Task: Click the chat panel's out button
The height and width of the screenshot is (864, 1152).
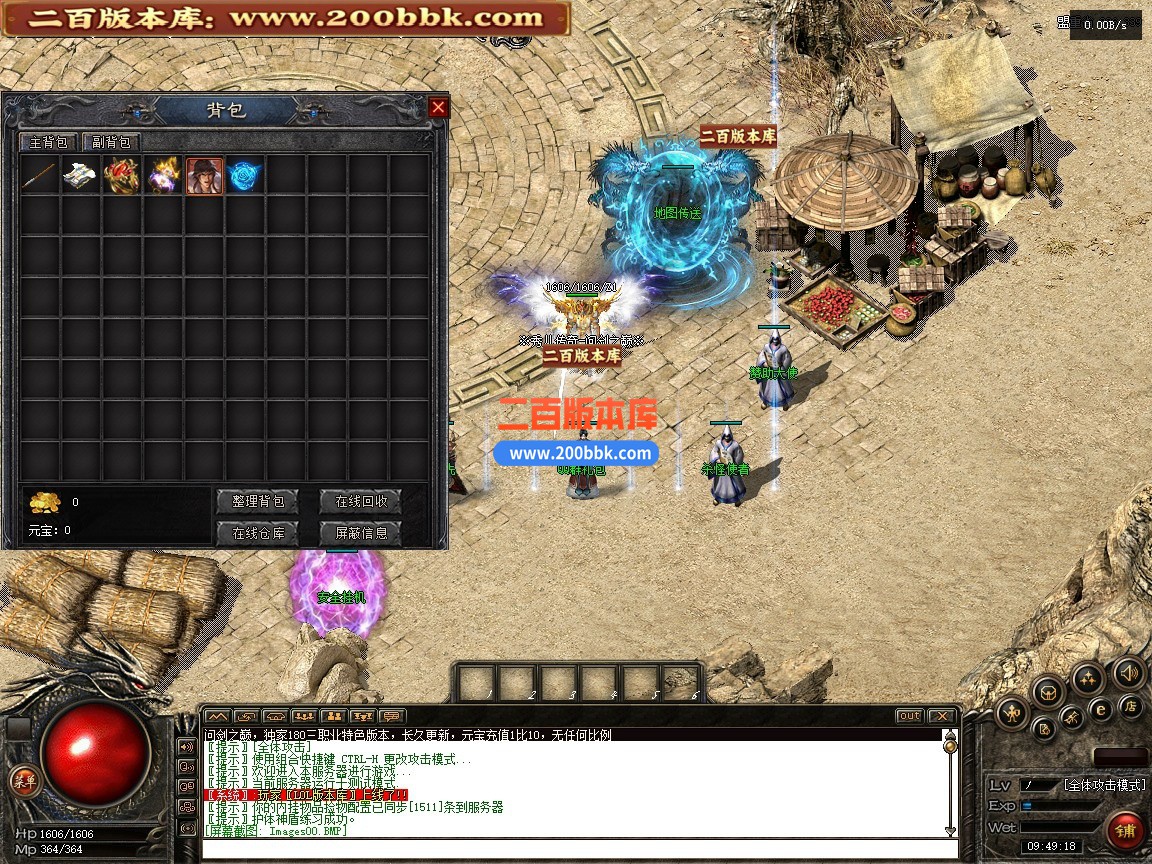Action: 908,716
